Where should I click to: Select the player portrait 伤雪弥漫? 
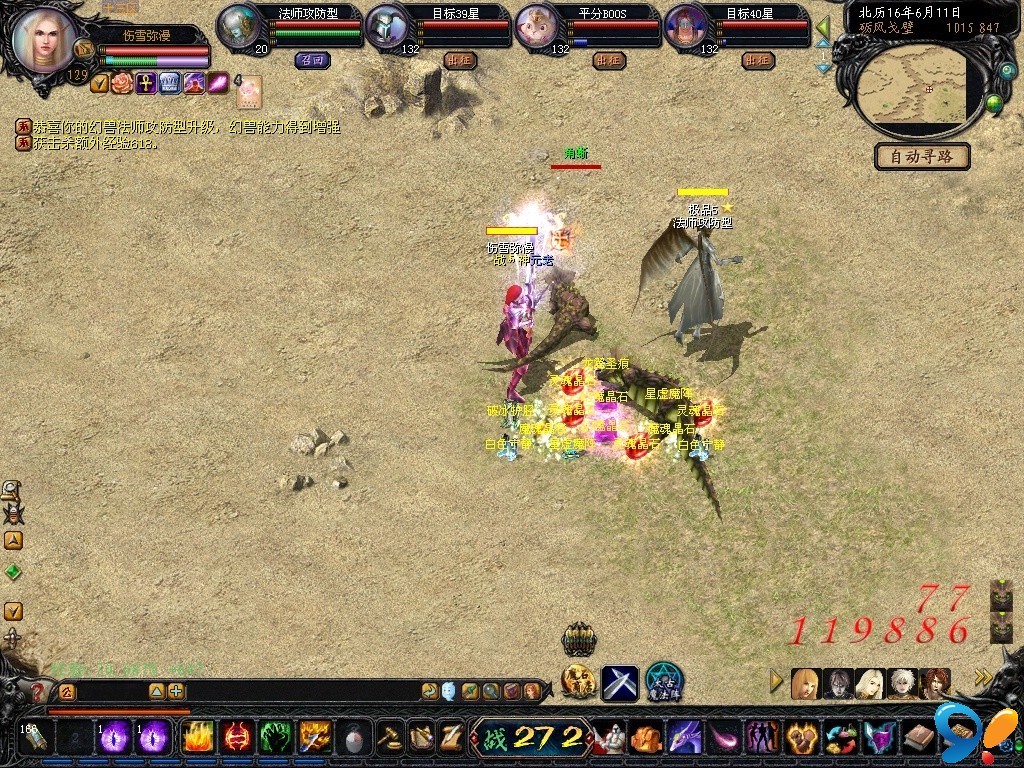tap(44, 40)
